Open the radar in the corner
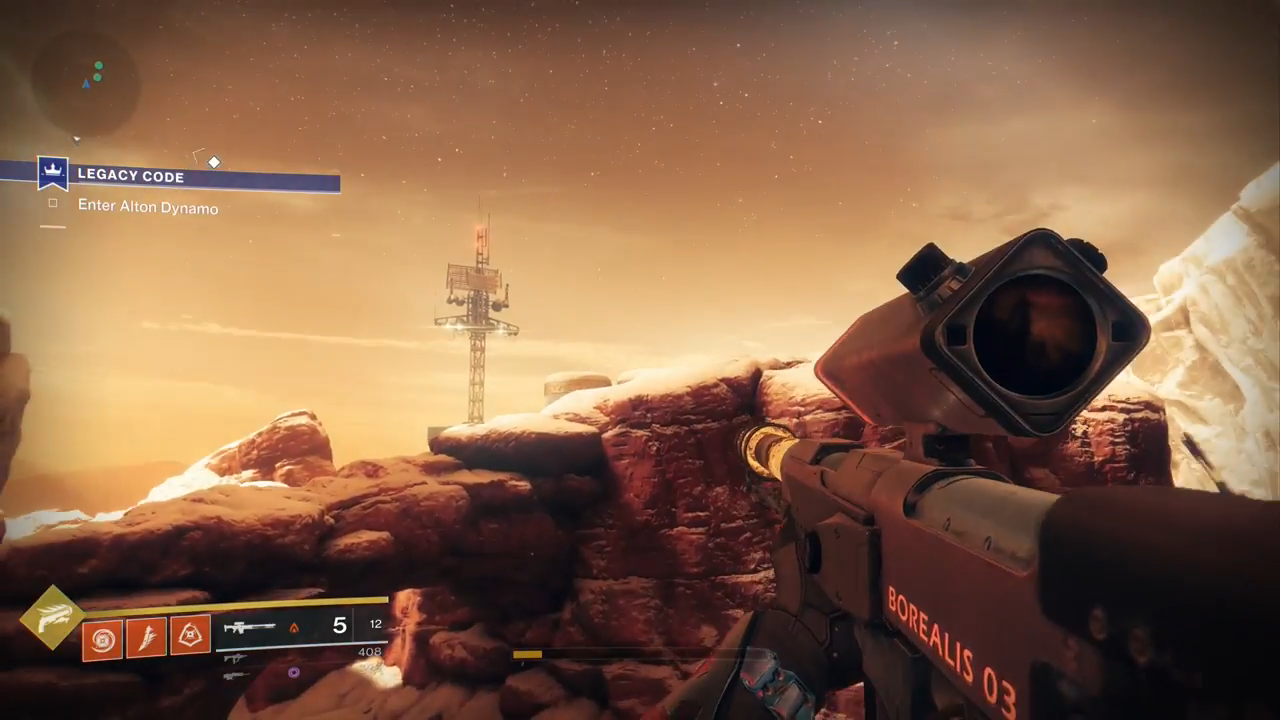The image size is (1280, 720). point(85,82)
